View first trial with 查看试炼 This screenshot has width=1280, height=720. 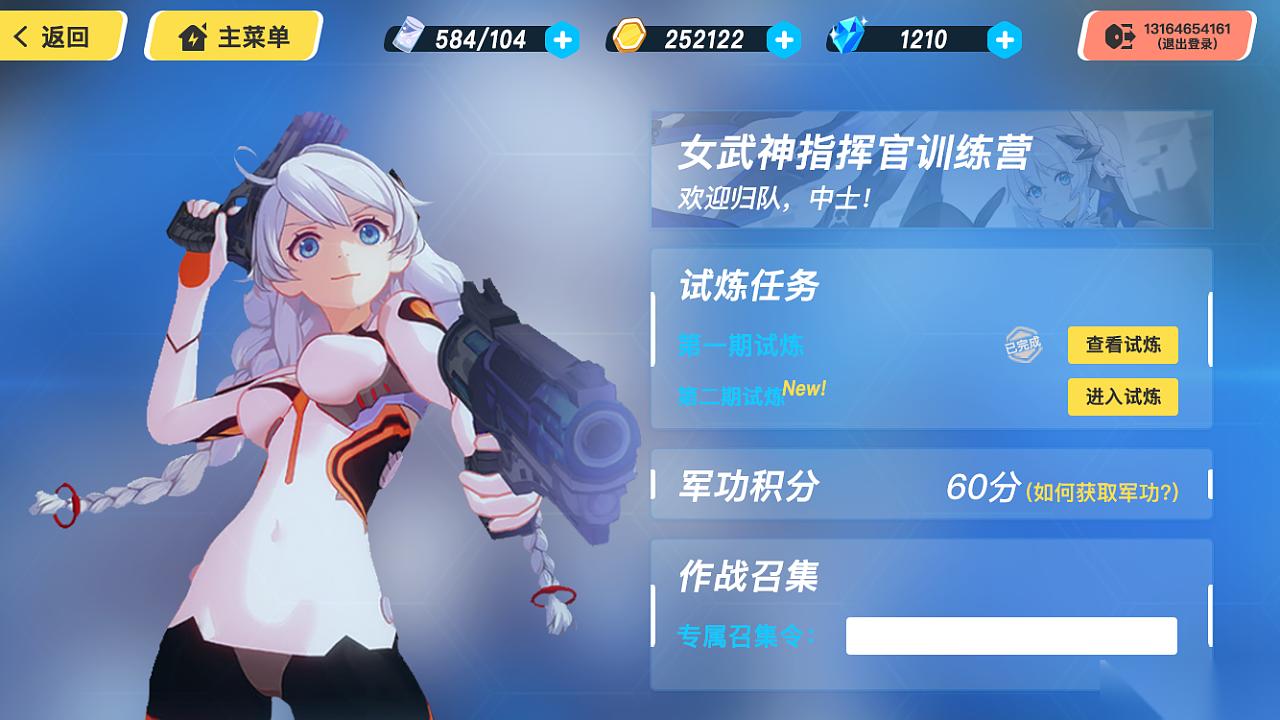[1122, 345]
